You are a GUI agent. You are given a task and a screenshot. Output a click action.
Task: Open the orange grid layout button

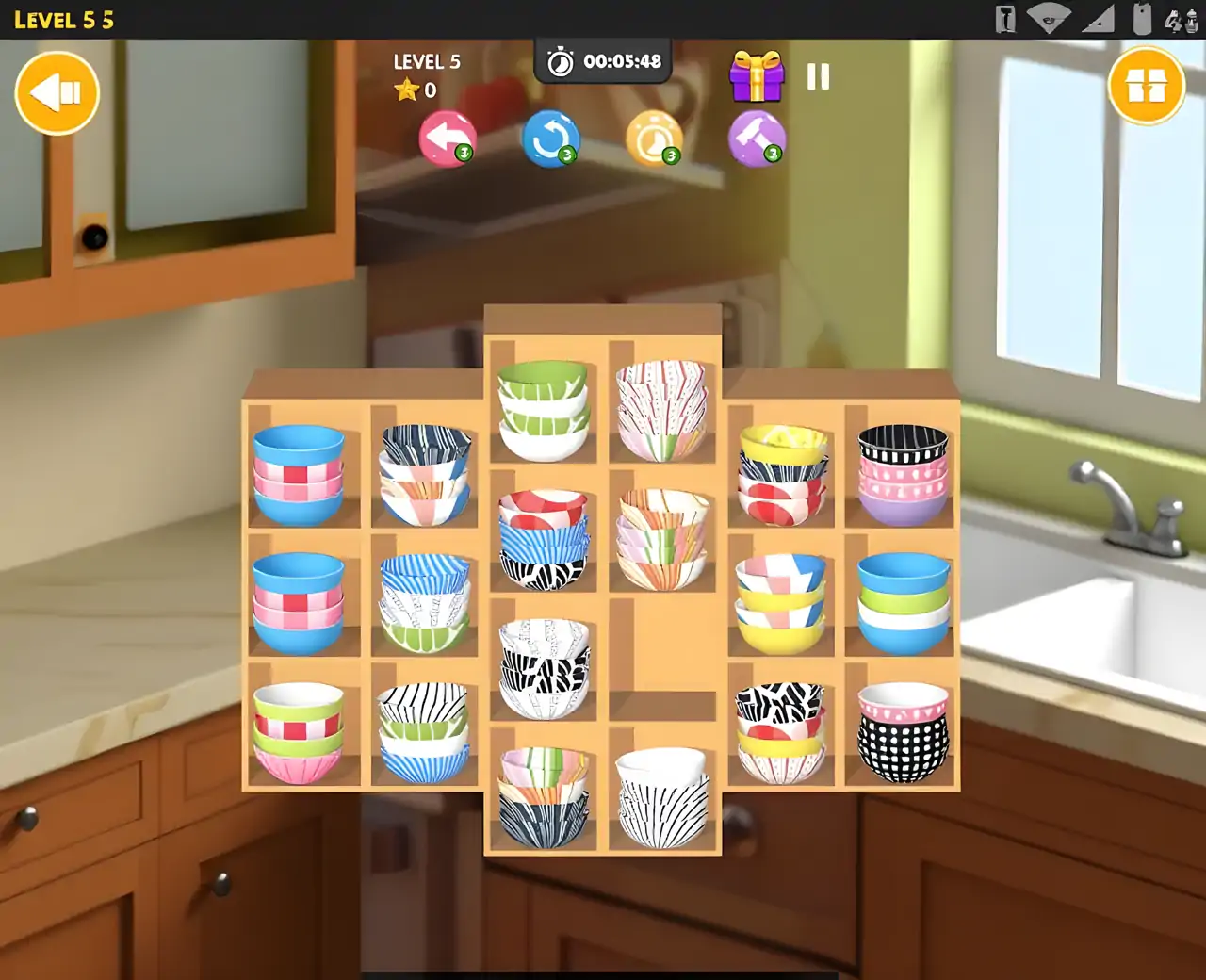pos(1146,87)
